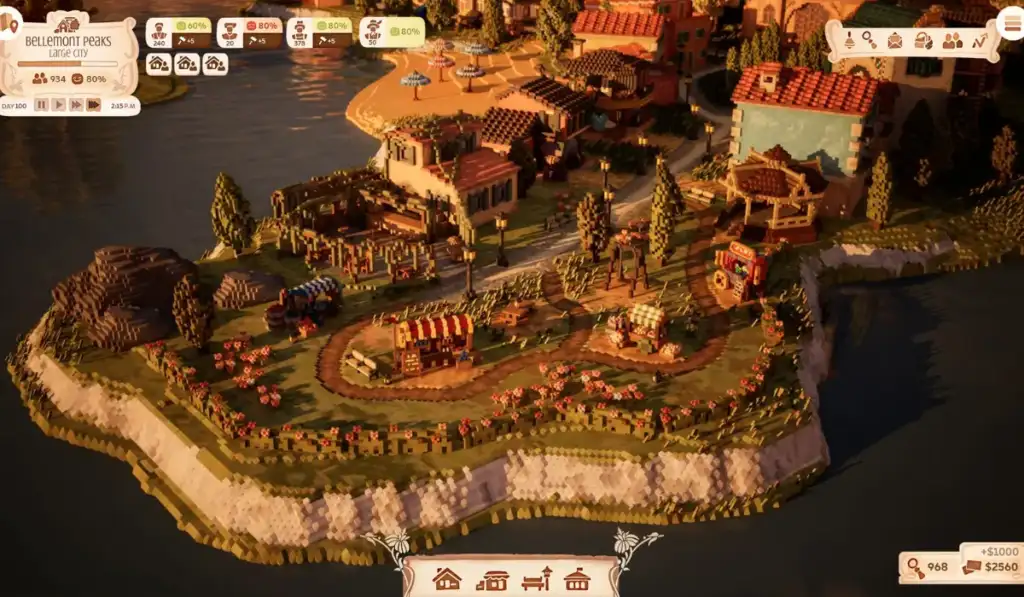Set game speed to fastest
The image size is (1024, 597).
tap(94, 104)
